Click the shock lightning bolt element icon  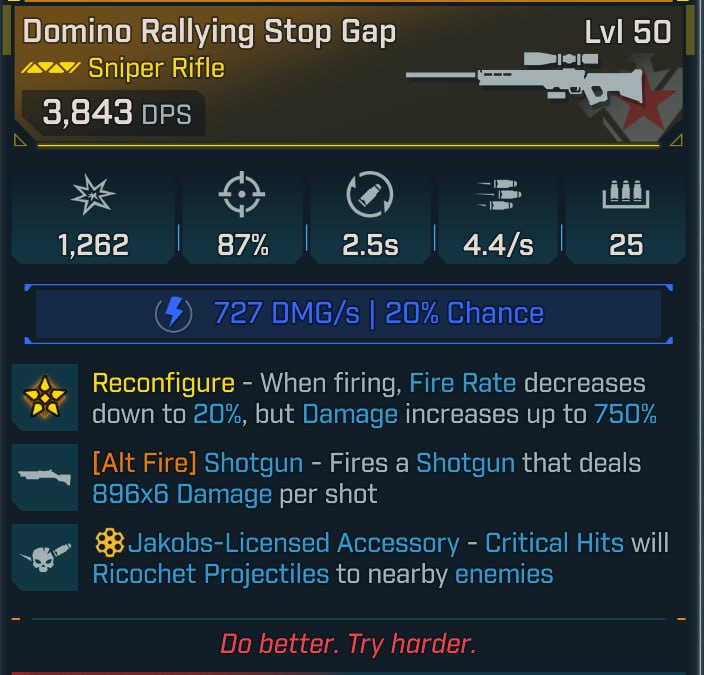pyautogui.click(x=175, y=314)
